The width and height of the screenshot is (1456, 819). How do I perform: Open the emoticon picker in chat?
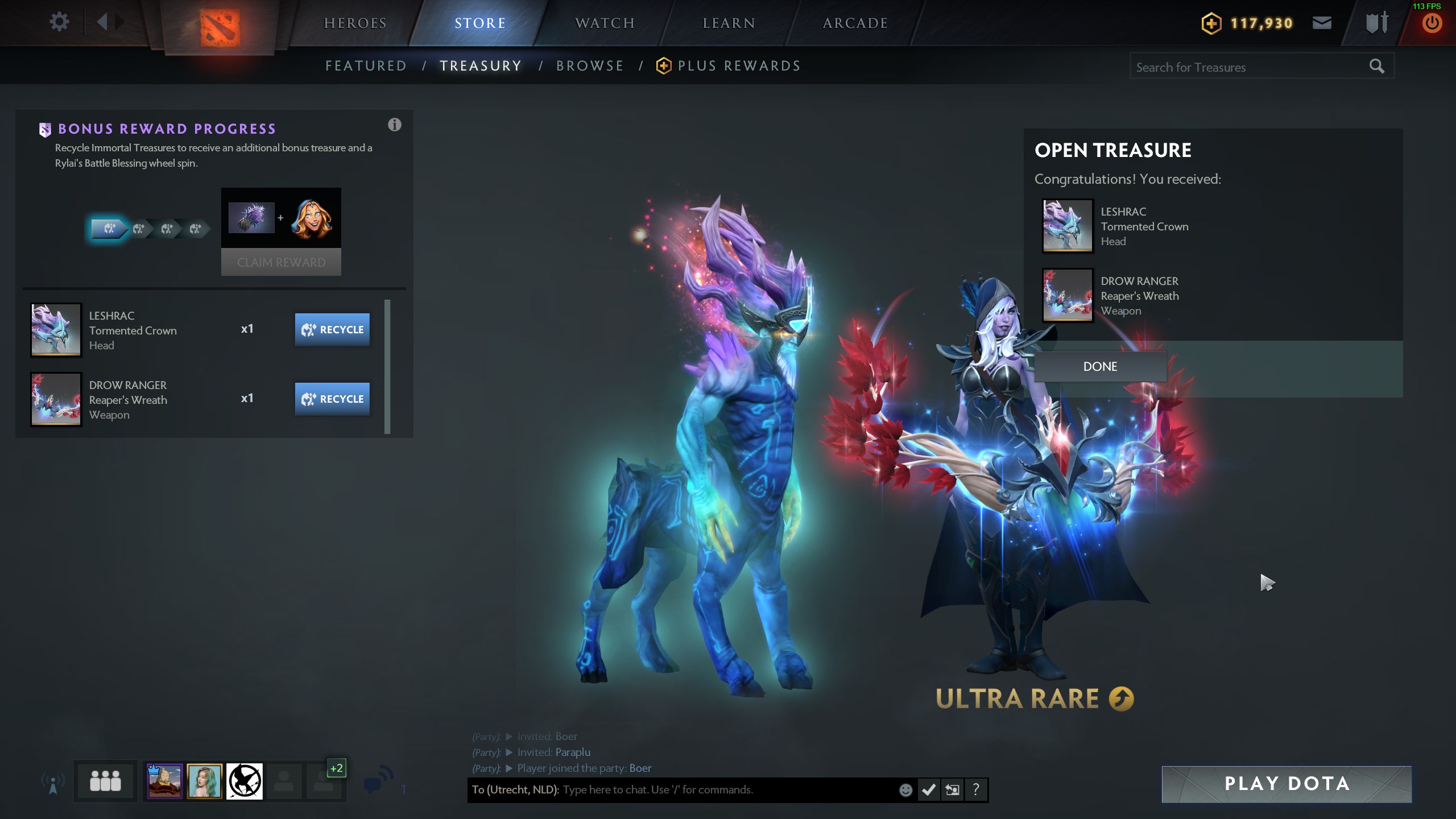pos(905,790)
